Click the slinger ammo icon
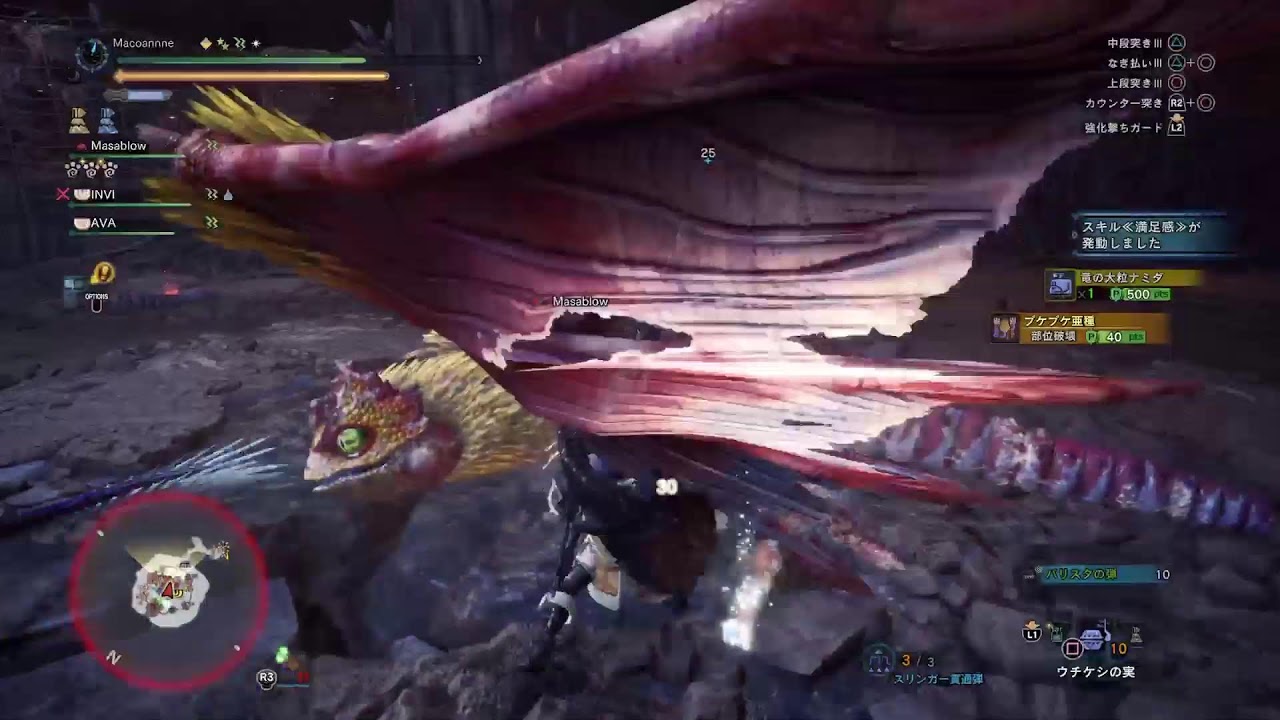 (x=880, y=660)
